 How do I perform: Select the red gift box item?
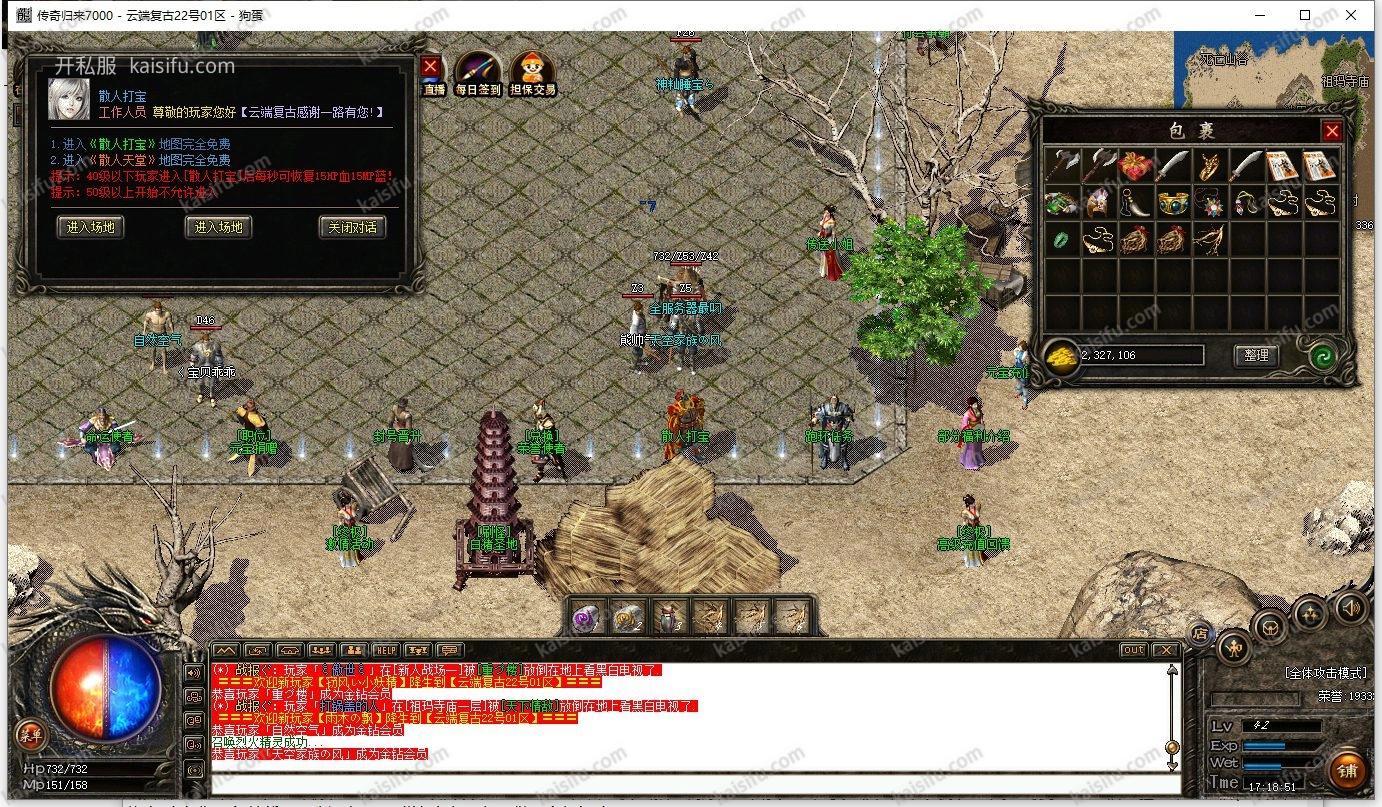(x=1133, y=166)
